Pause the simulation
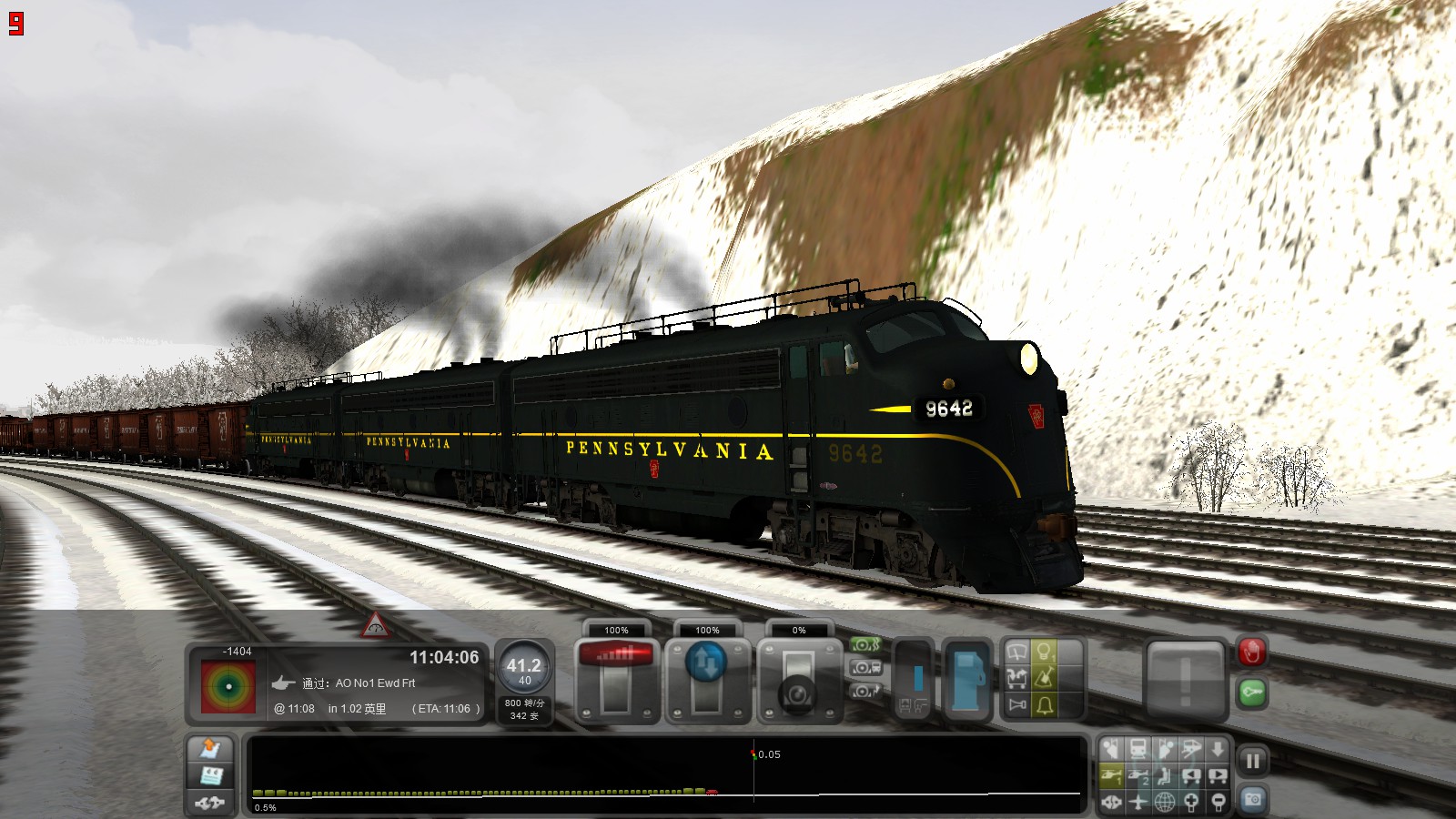 pyautogui.click(x=1253, y=758)
